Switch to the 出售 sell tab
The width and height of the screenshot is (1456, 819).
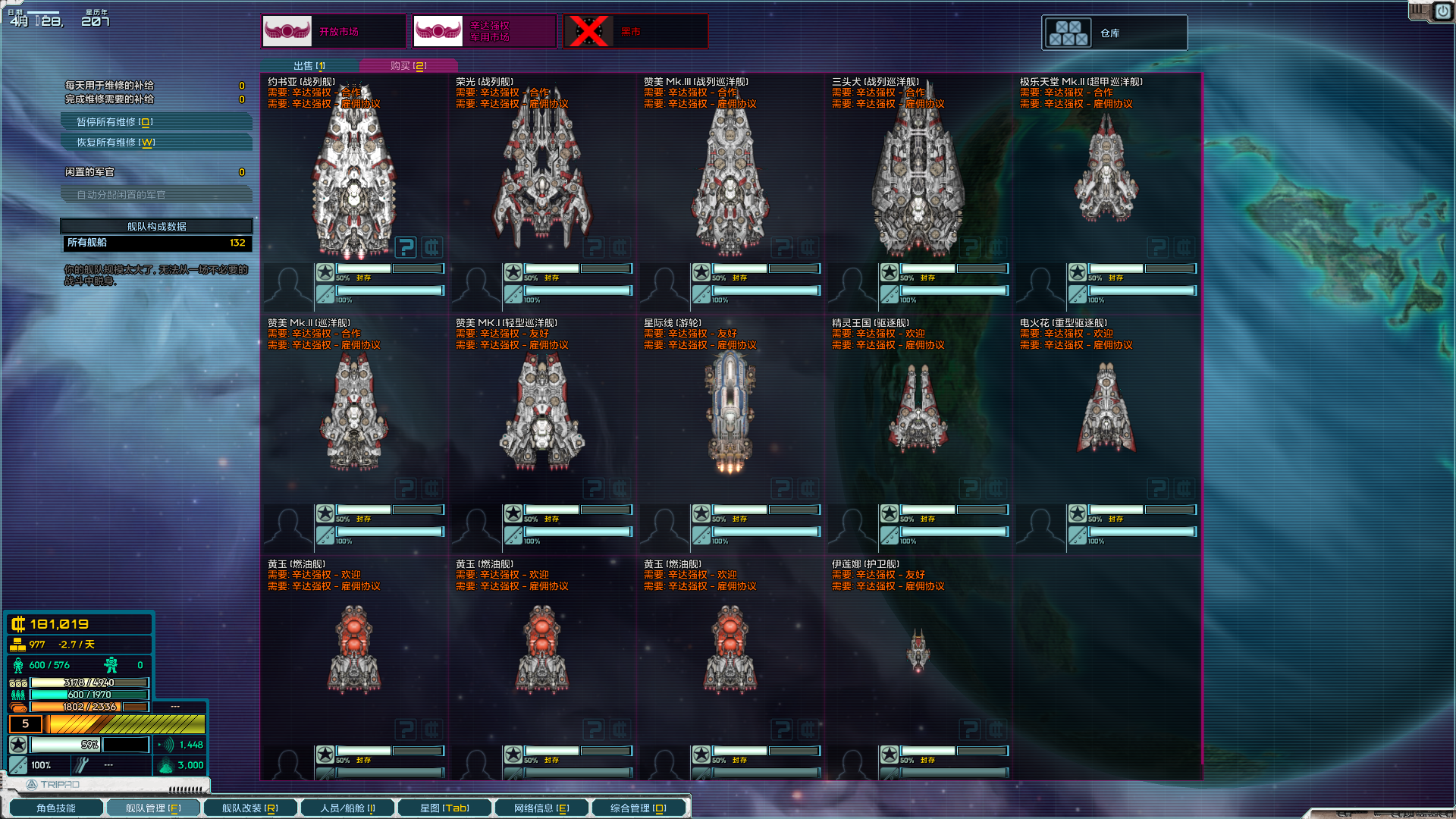click(x=309, y=66)
